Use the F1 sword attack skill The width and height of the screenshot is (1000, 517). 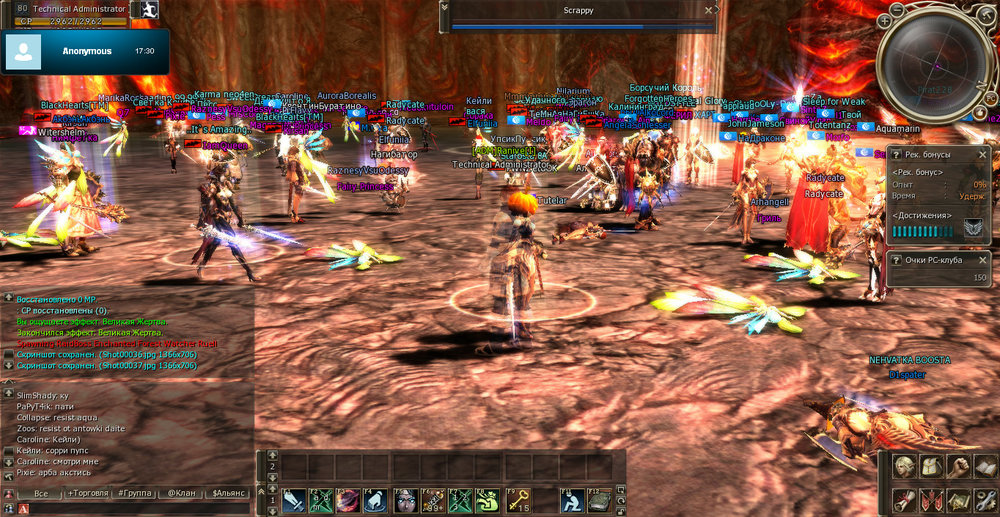pos(294,500)
